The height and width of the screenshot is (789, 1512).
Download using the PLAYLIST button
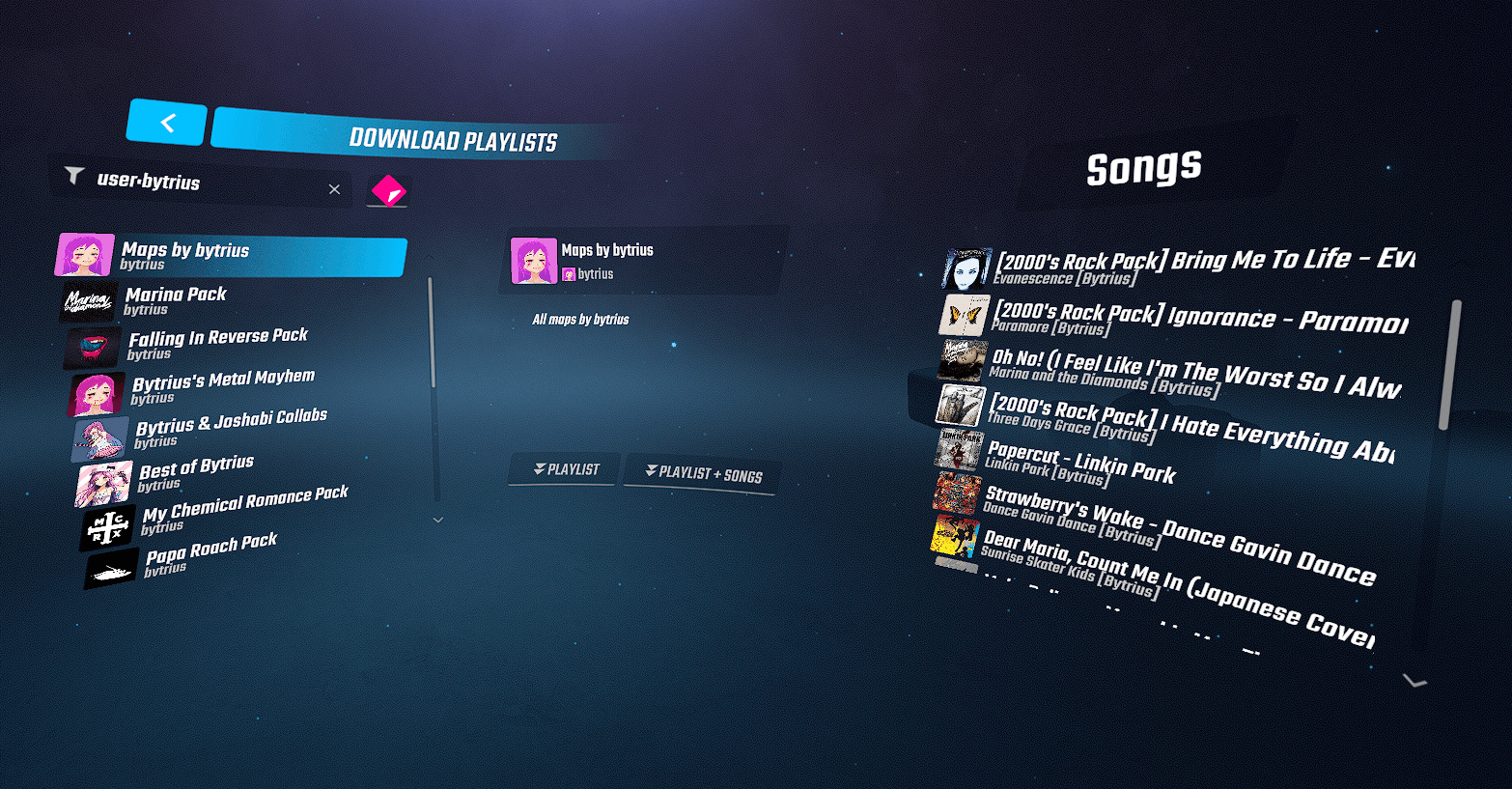pyautogui.click(x=565, y=470)
